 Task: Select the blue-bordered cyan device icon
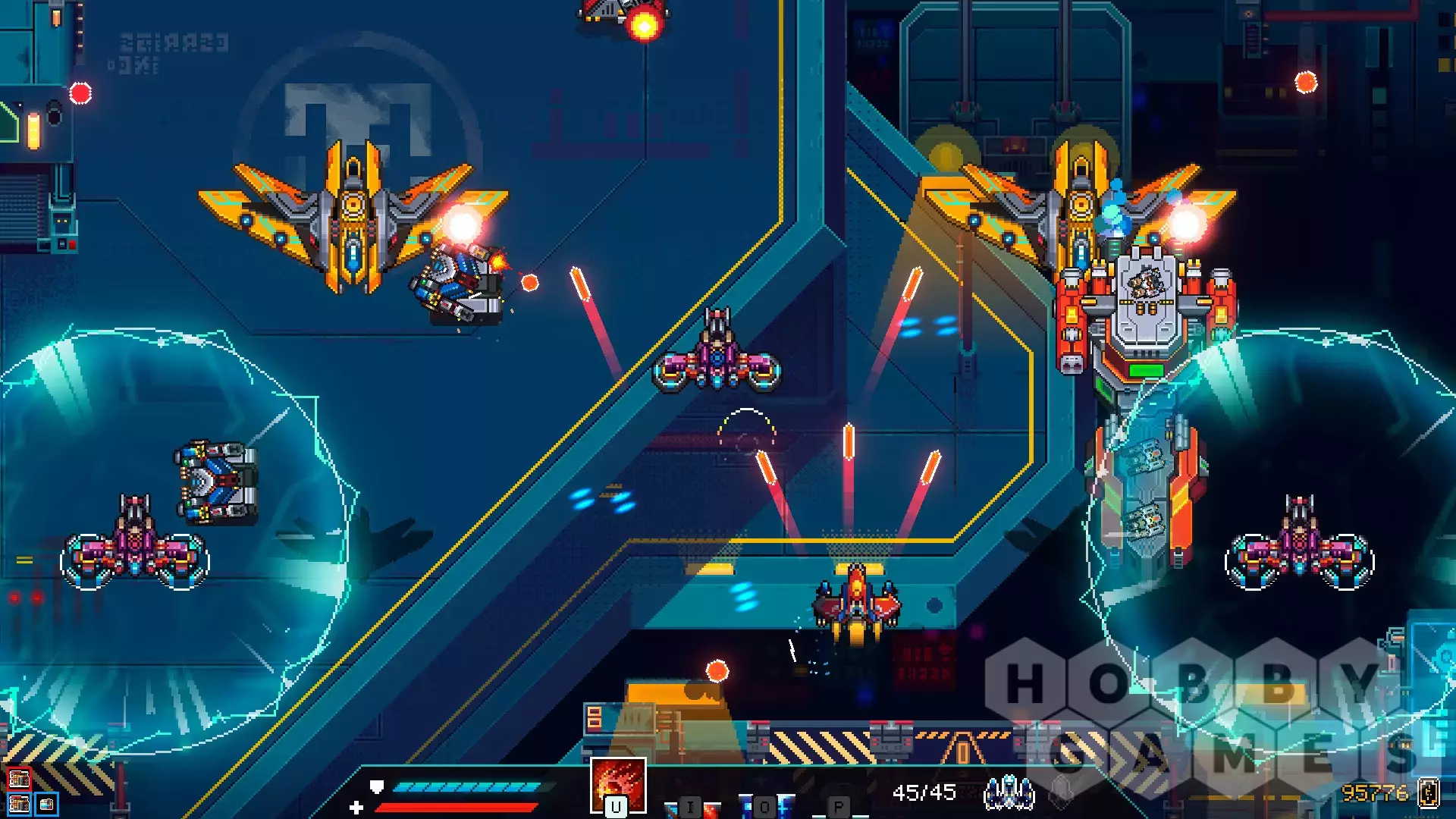46,804
